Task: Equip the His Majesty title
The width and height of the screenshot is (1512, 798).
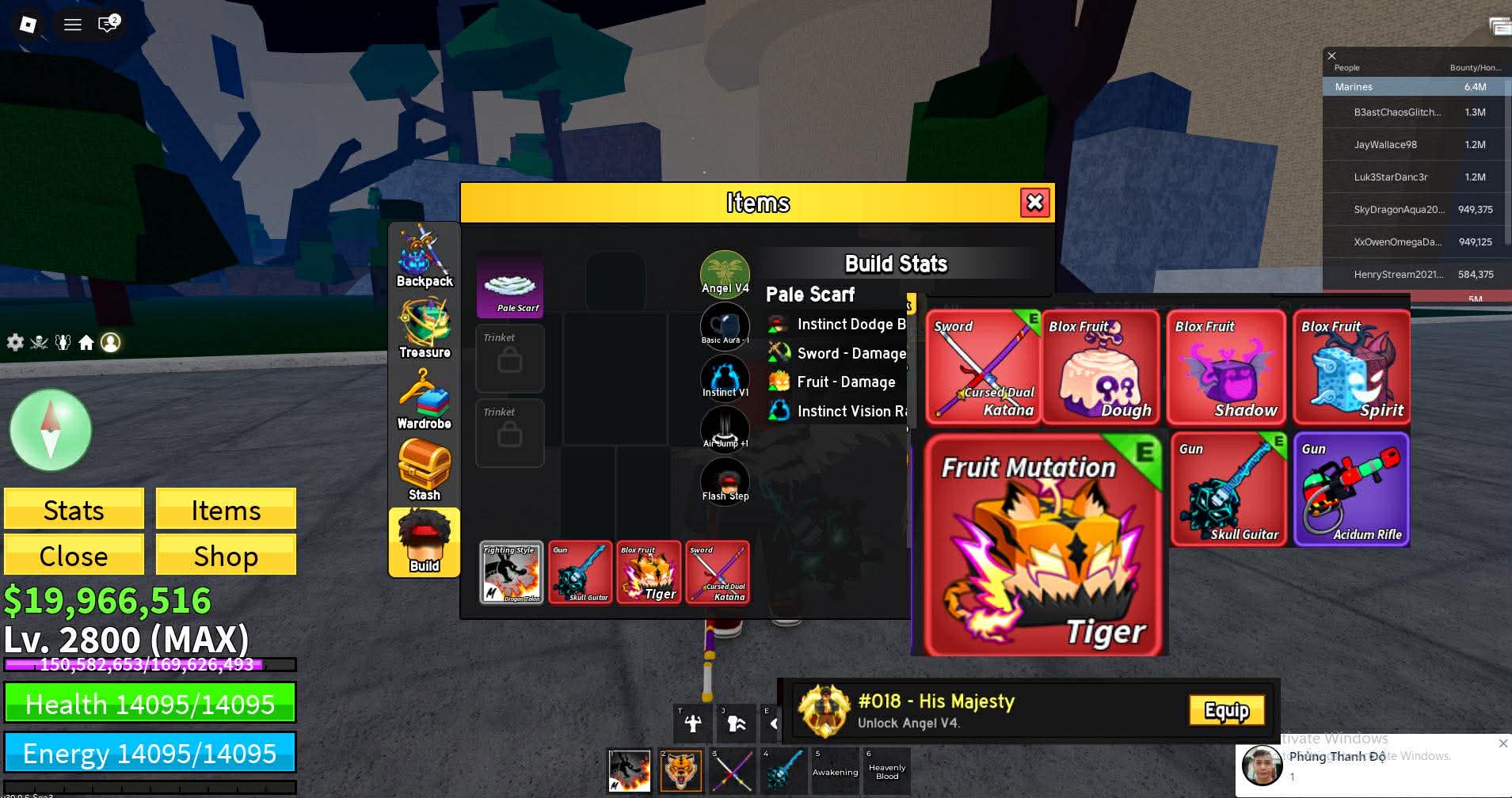Action: click(x=1226, y=711)
